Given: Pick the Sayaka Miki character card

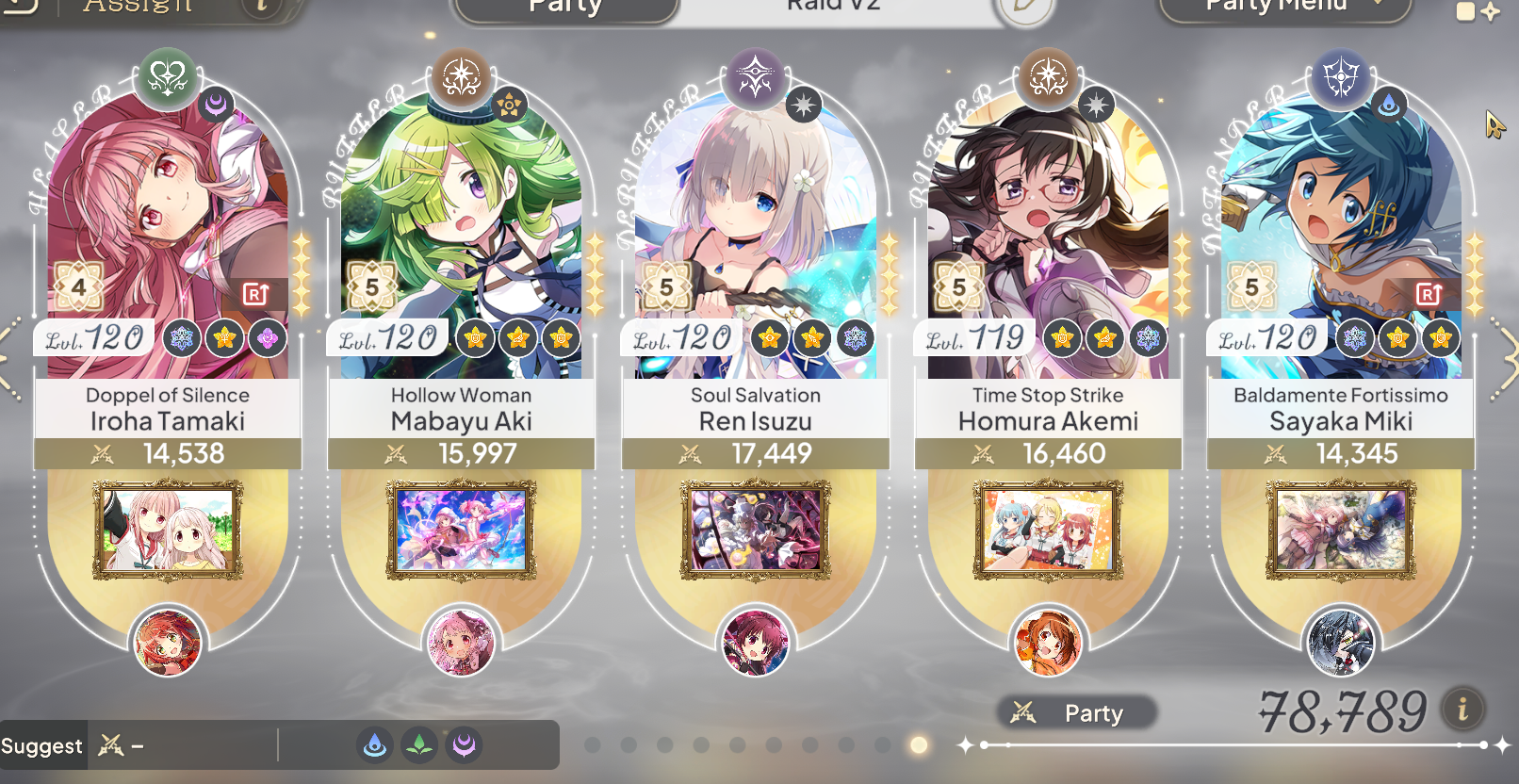Looking at the screenshot, I should (x=1341, y=236).
